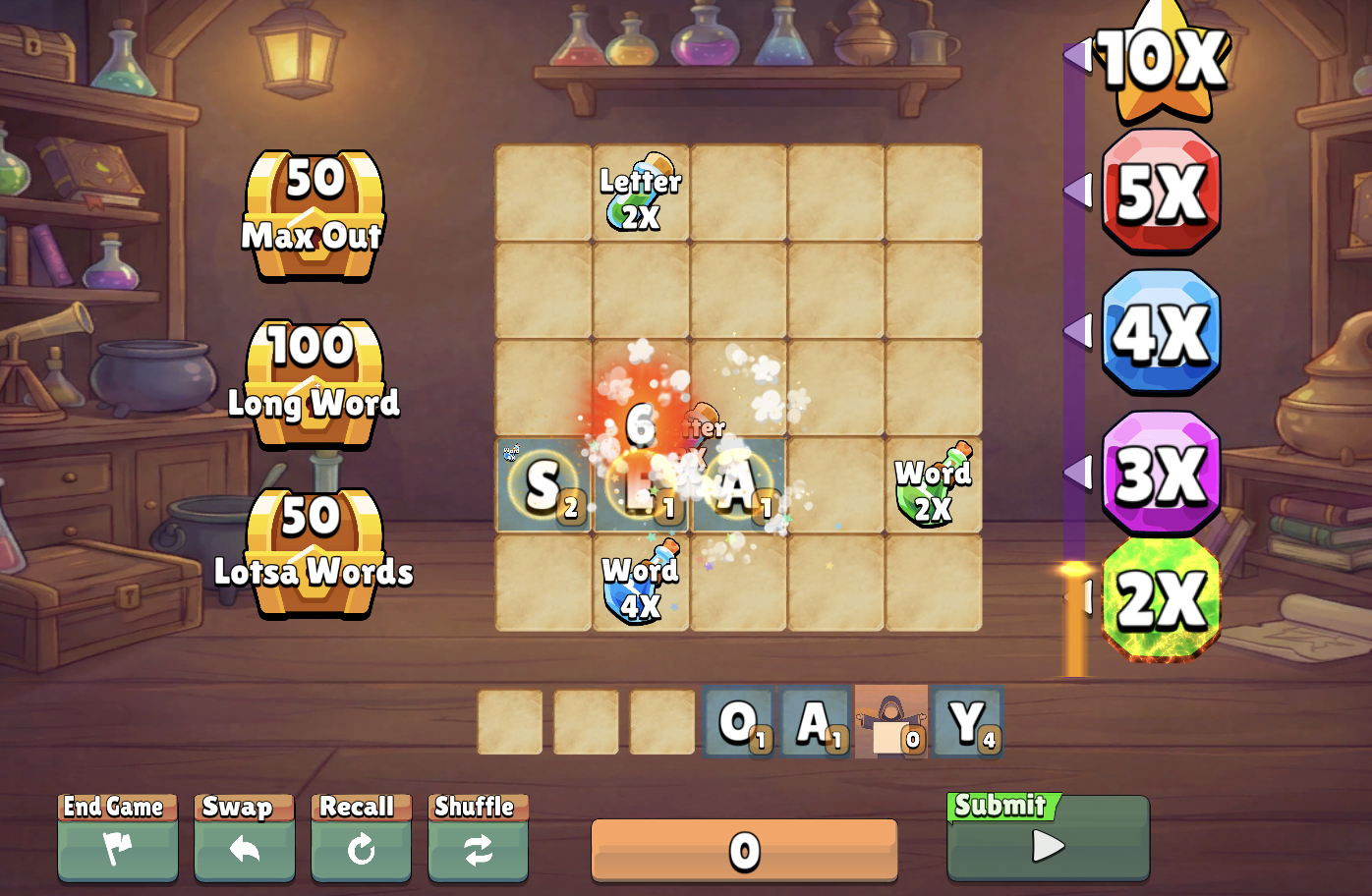Open the Long Word 100 chest

(314, 383)
